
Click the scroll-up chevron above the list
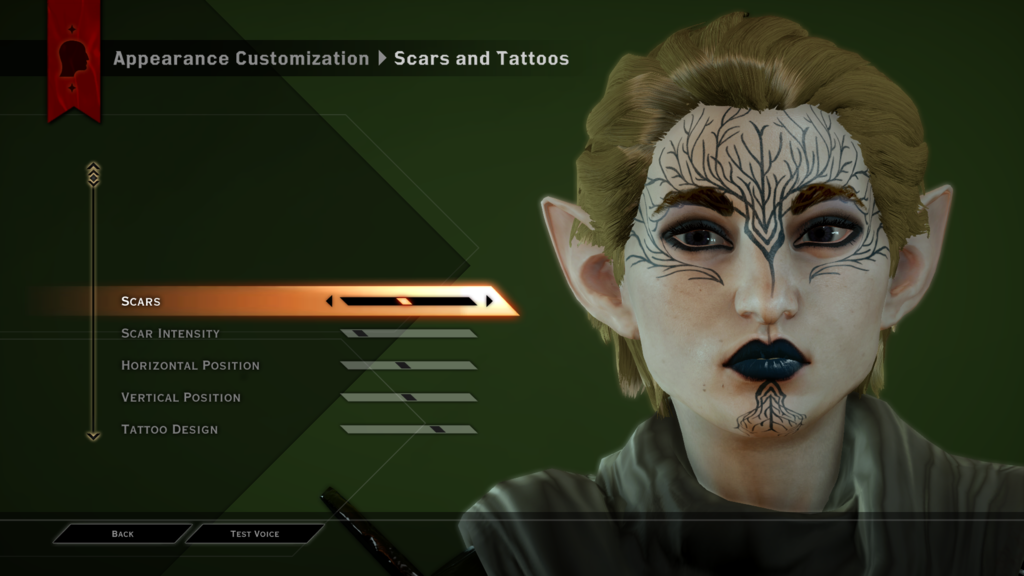(93, 174)
